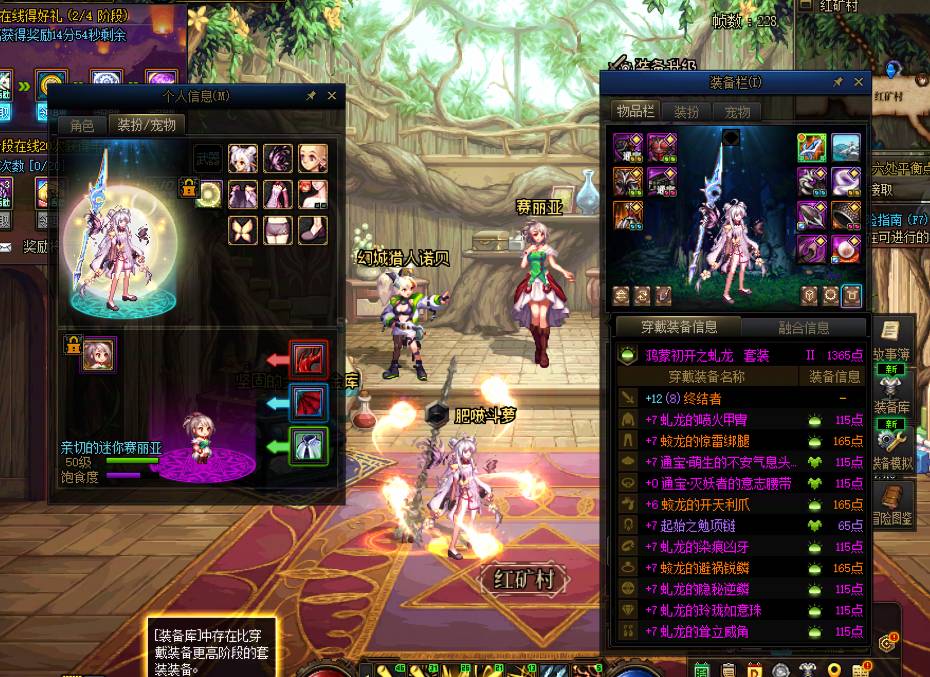
Task: Close the 装备栏 equipment window
Action: pyautogui.click(x=858, y=83)
